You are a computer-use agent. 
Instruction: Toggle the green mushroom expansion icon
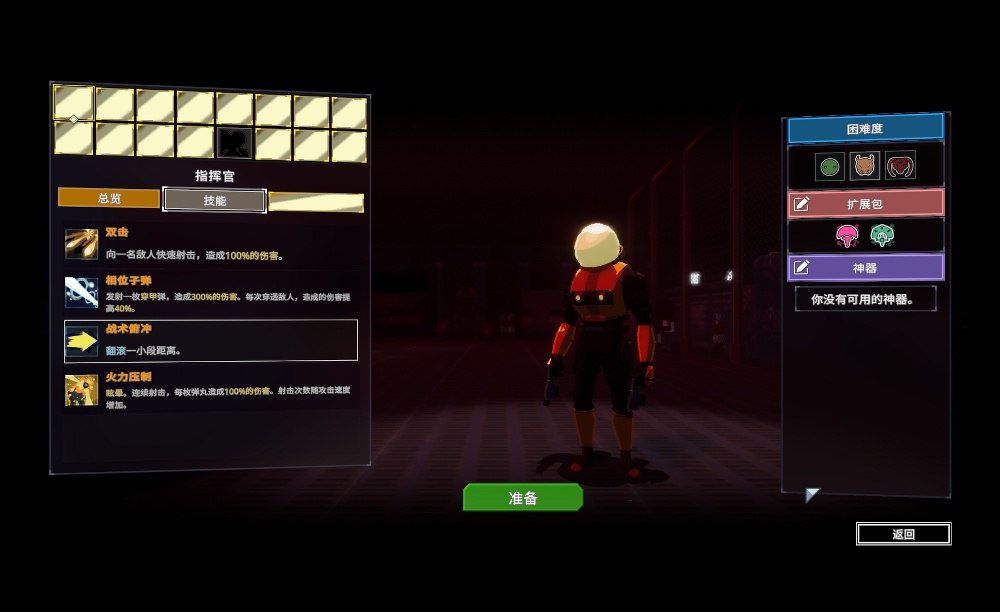pyautogui.click(x=881, y=236)
